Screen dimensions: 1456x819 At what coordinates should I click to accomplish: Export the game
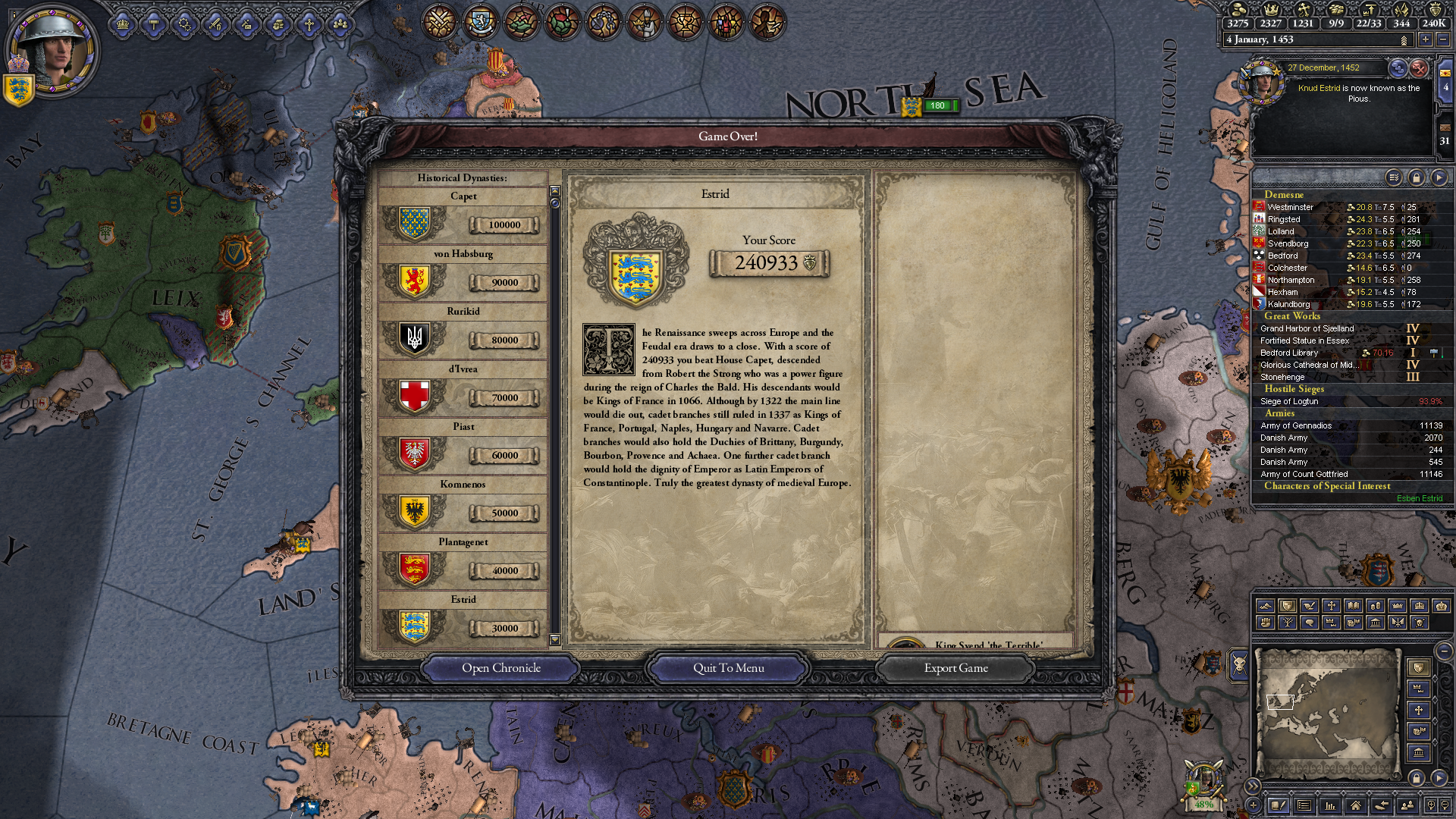pyautogui.click(x=955, y=668)
